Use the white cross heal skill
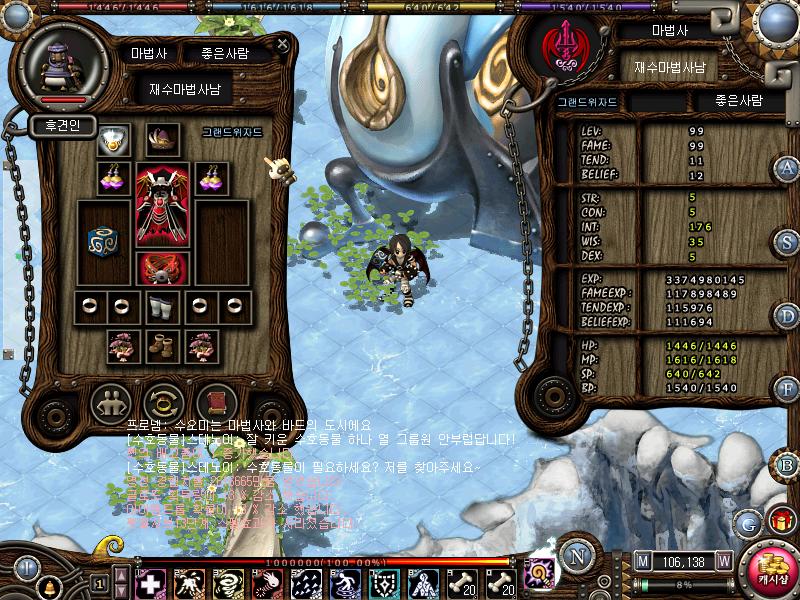Image resolution: width=800 pixels, height=600 pixels. [149, 583]
